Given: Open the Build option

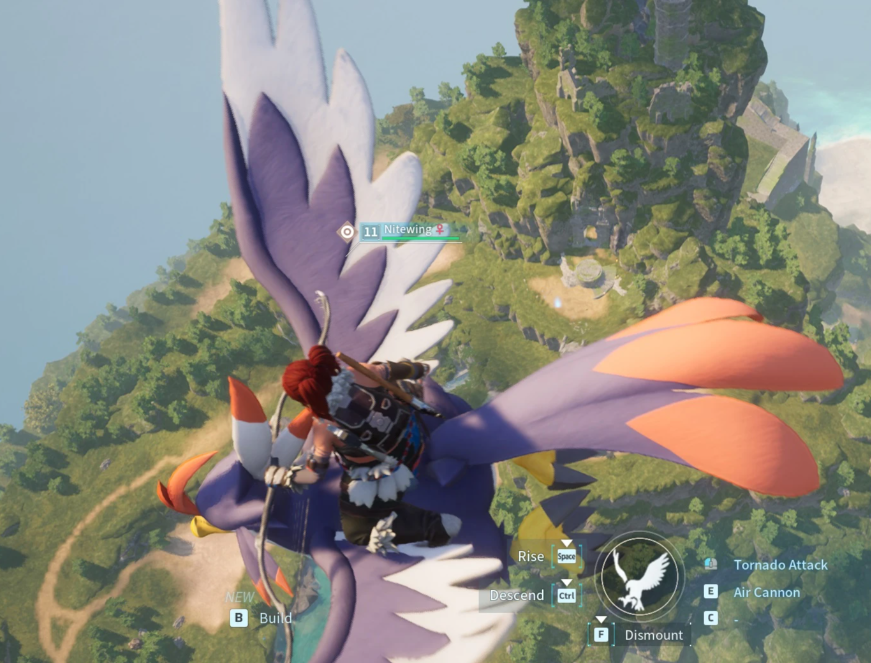Looking at the screenshot, I should 275,618.
